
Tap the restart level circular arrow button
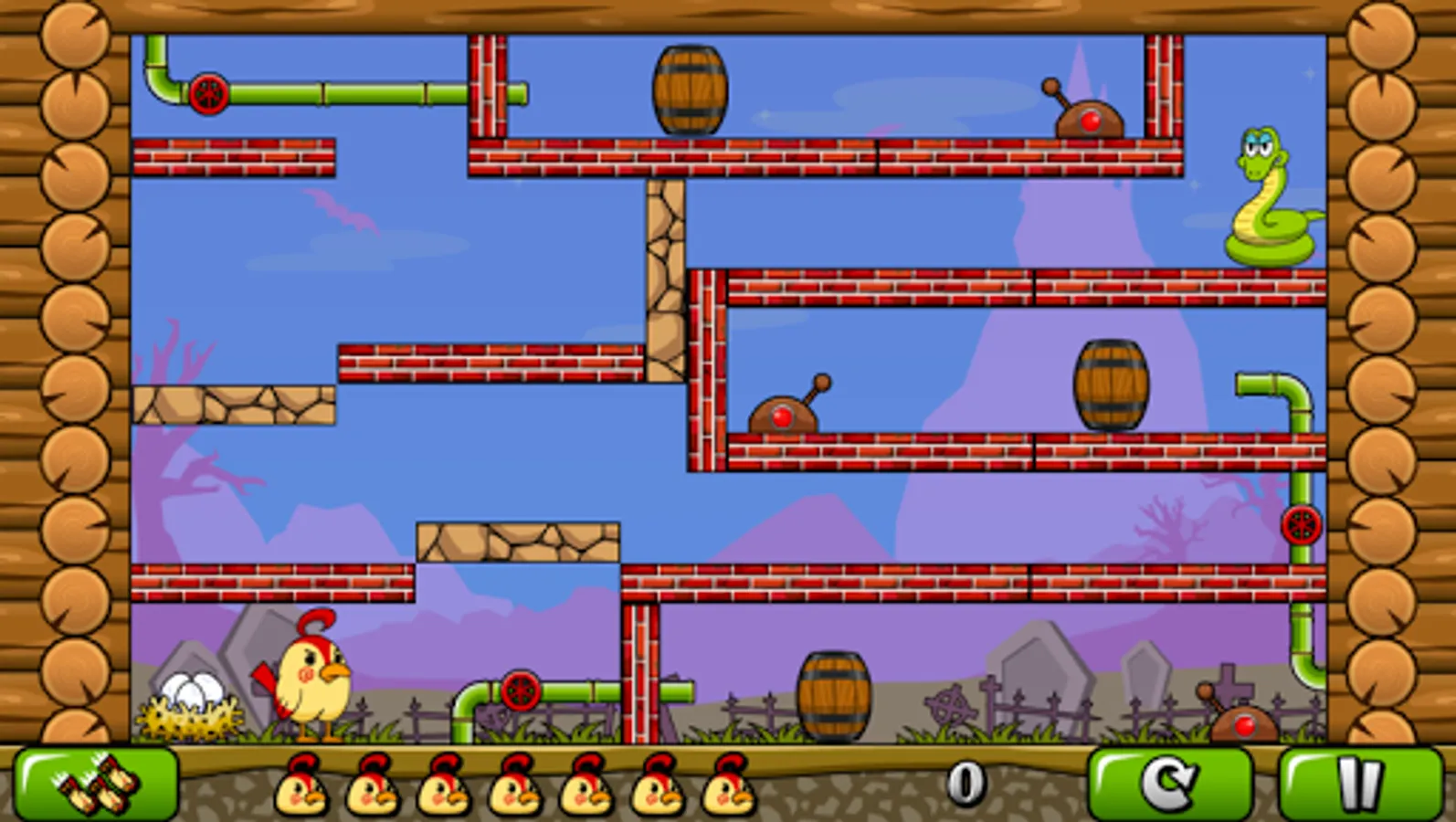pos(1171,784)
